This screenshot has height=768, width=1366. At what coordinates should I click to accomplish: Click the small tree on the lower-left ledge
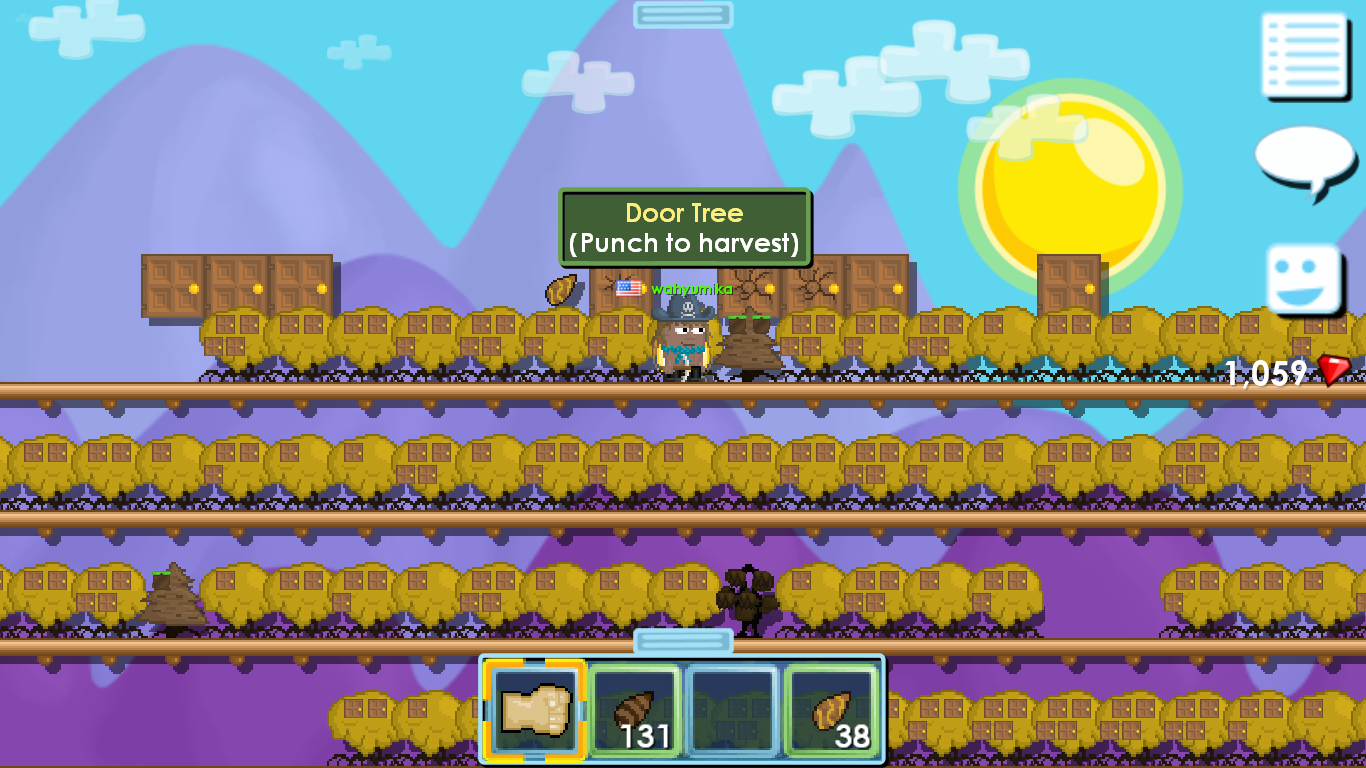click(x=170, y=595)
